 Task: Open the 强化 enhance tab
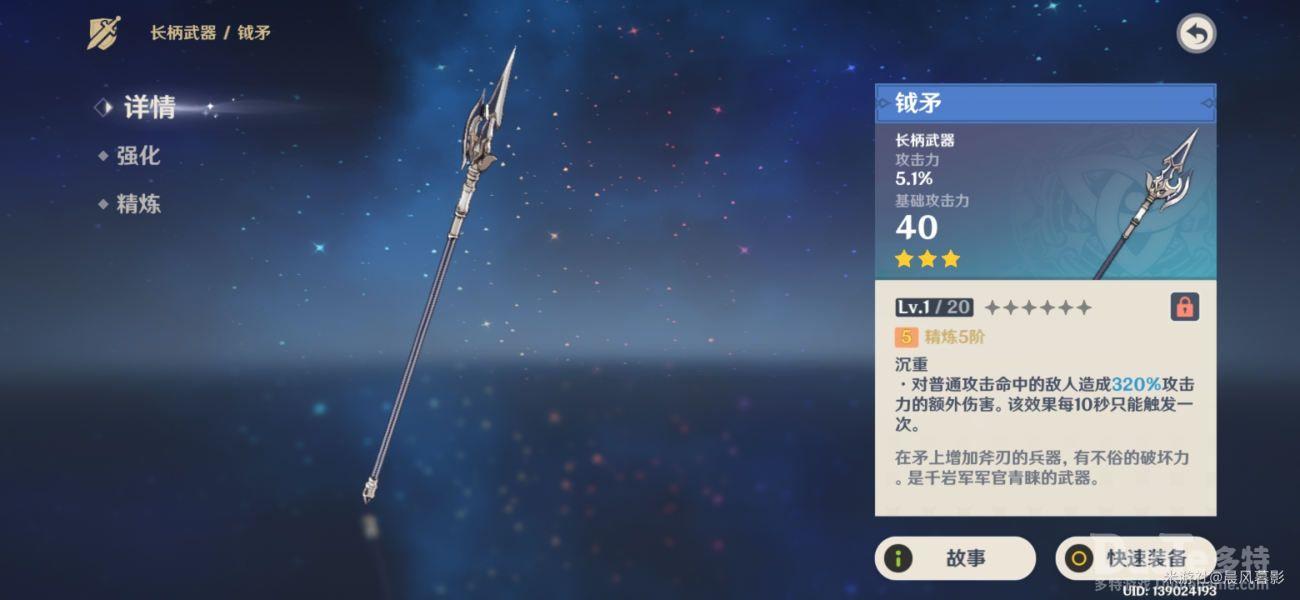coord(137,156)
